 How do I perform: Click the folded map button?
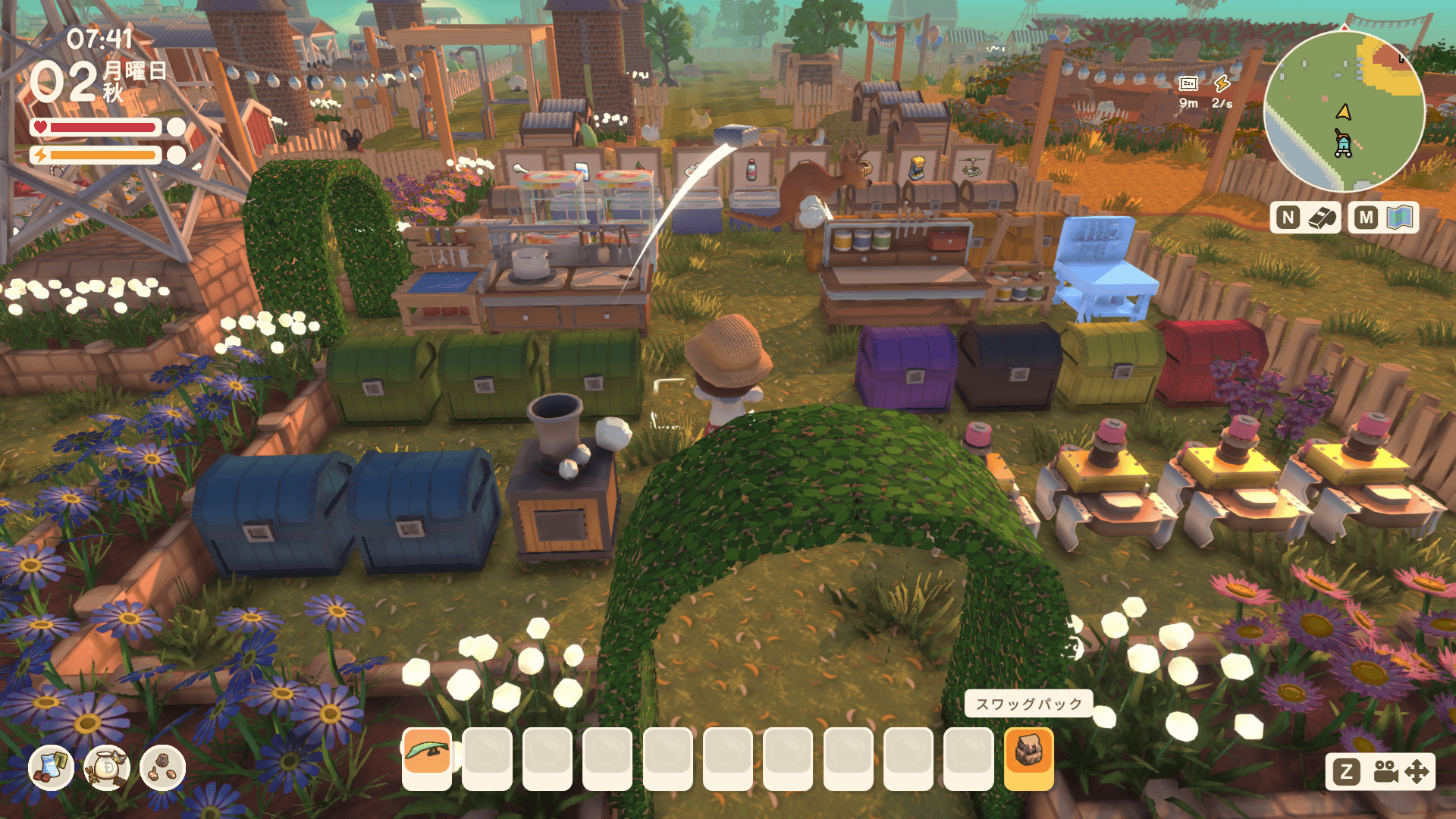[1400, 218]
